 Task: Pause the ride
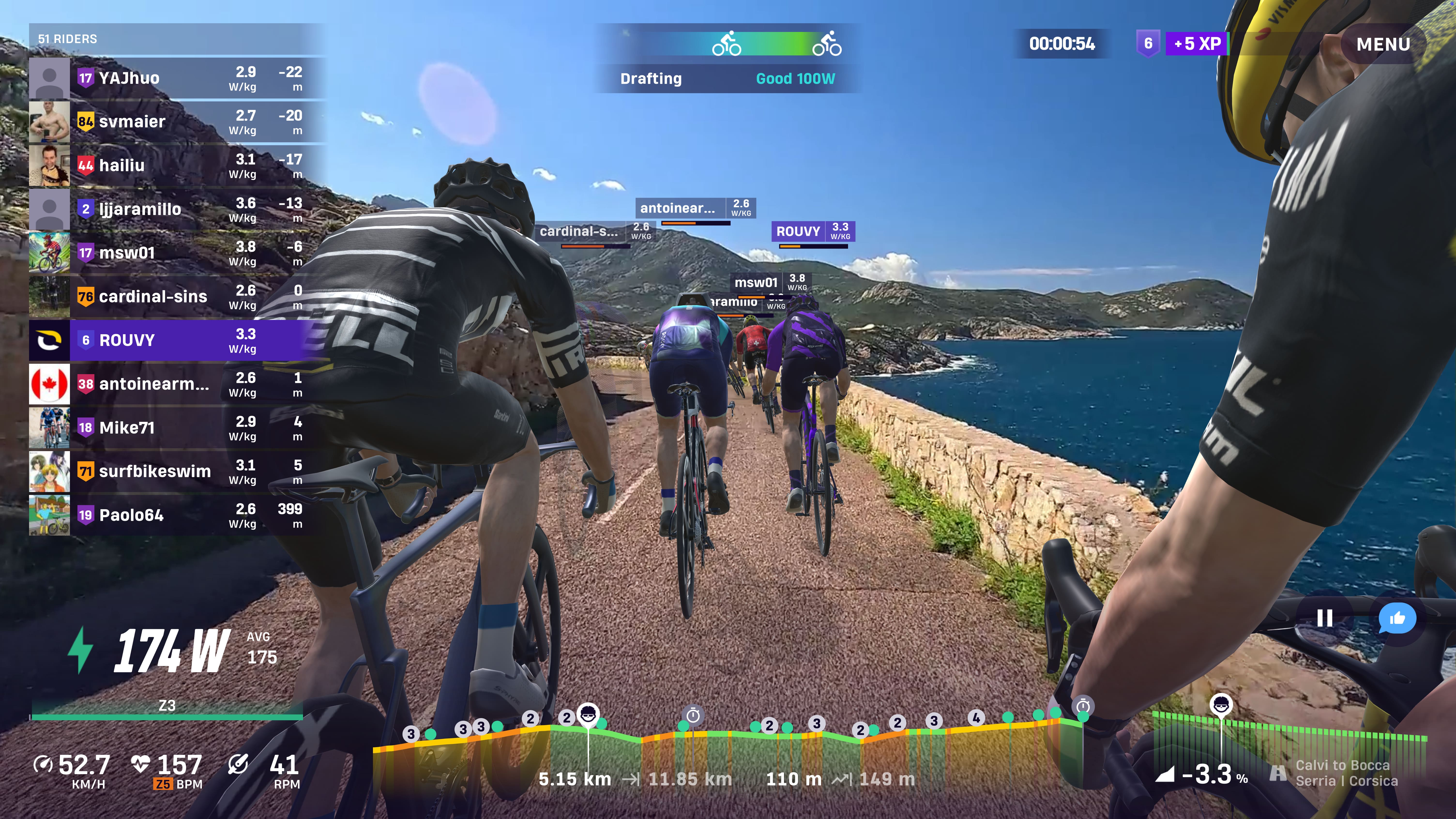point(1324,618)
